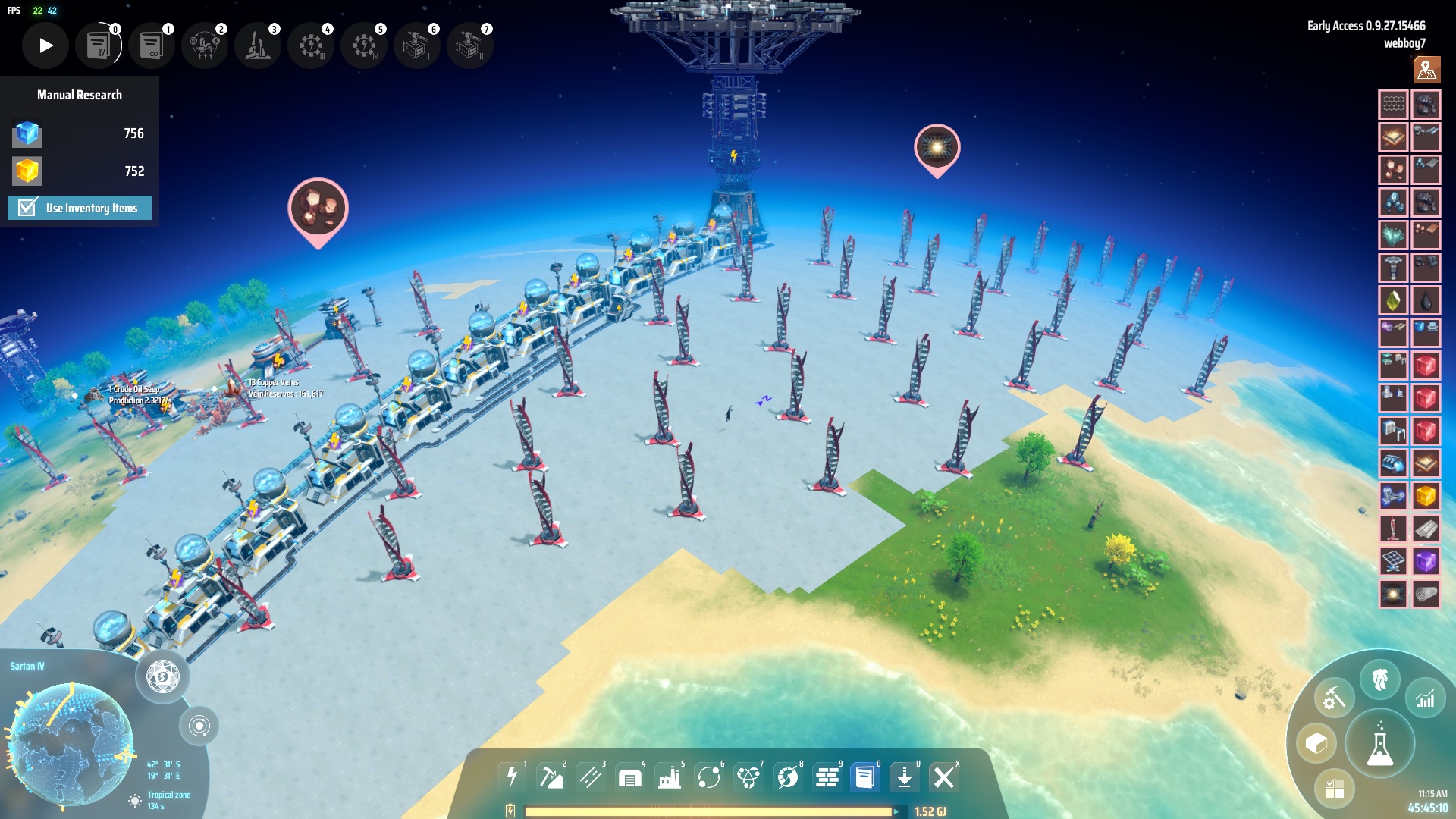The image size is (1456, 819).
Task: Open the mecha panel
Action: point(1379,679)
